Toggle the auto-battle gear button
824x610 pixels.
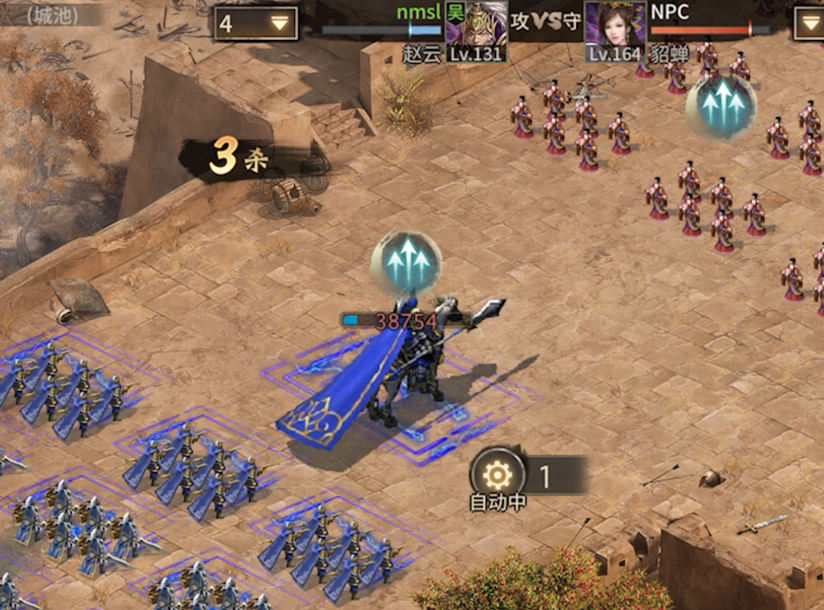tap(496, 475)
